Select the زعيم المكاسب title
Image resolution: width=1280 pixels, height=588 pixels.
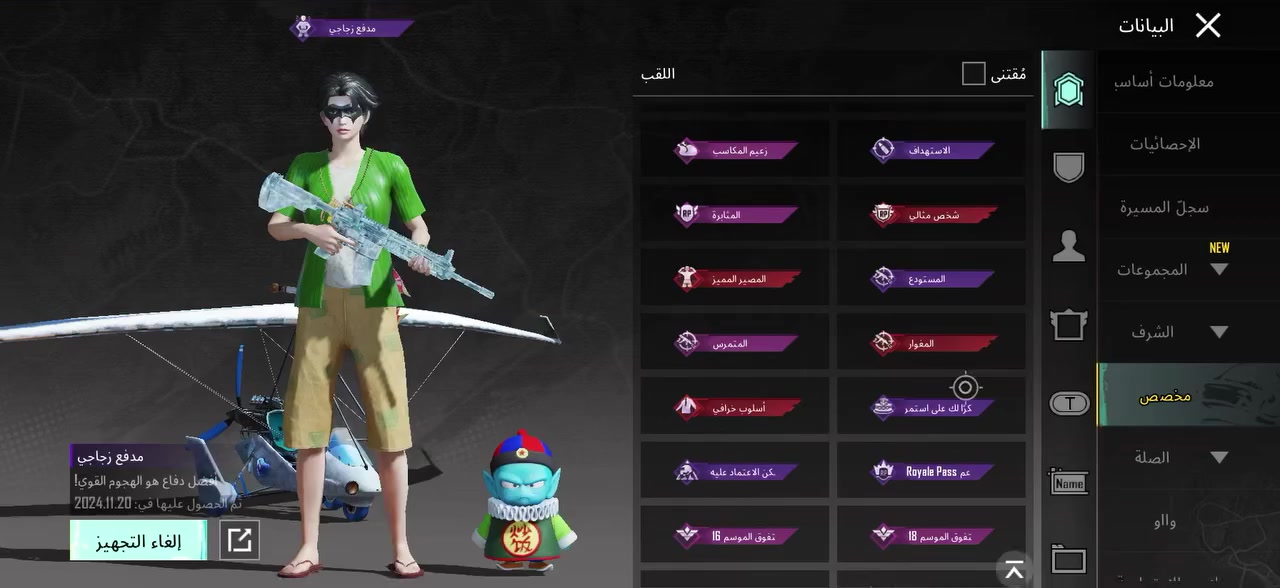coord(735,150)
